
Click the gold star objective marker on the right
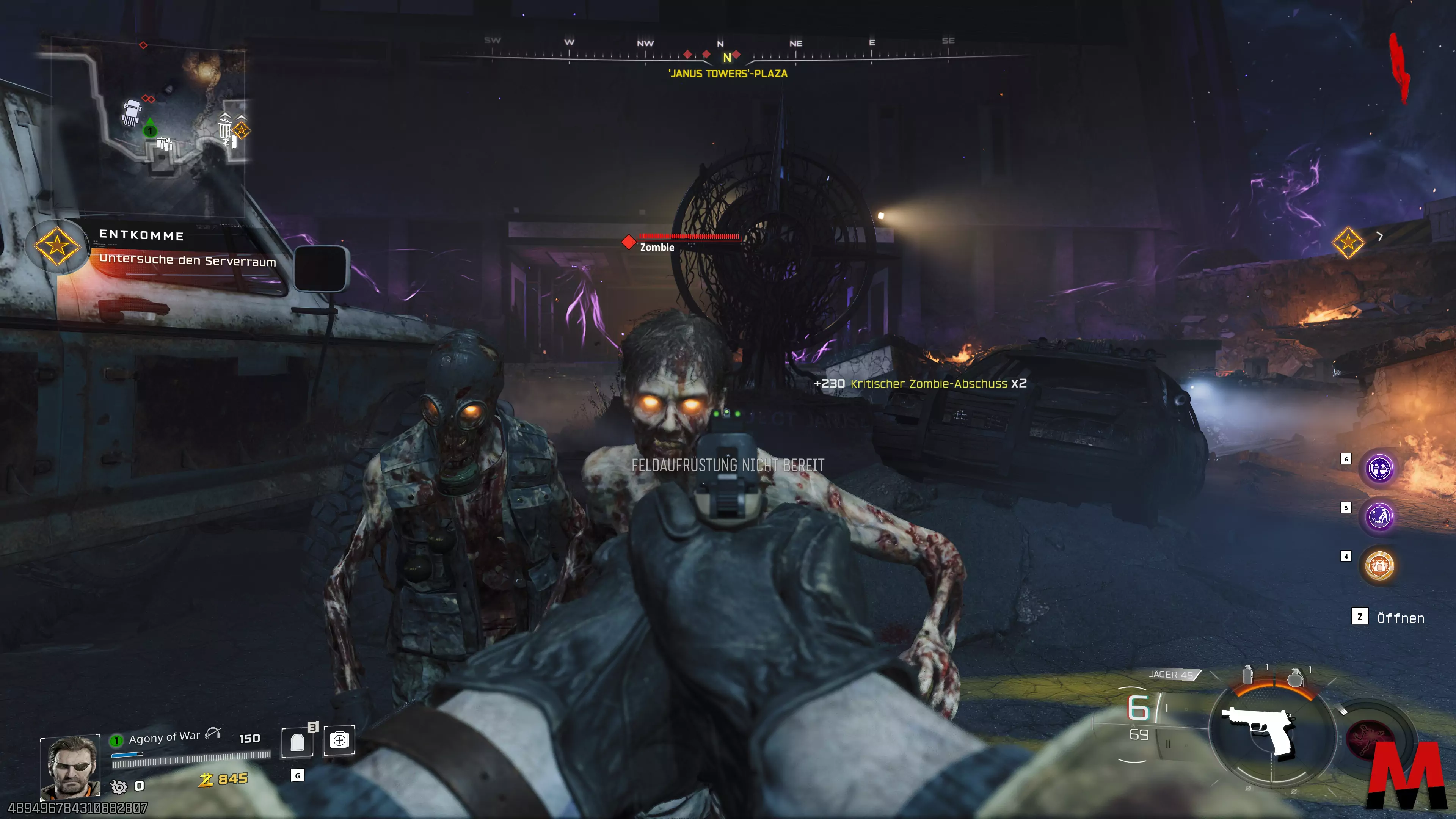(1348, 243)
